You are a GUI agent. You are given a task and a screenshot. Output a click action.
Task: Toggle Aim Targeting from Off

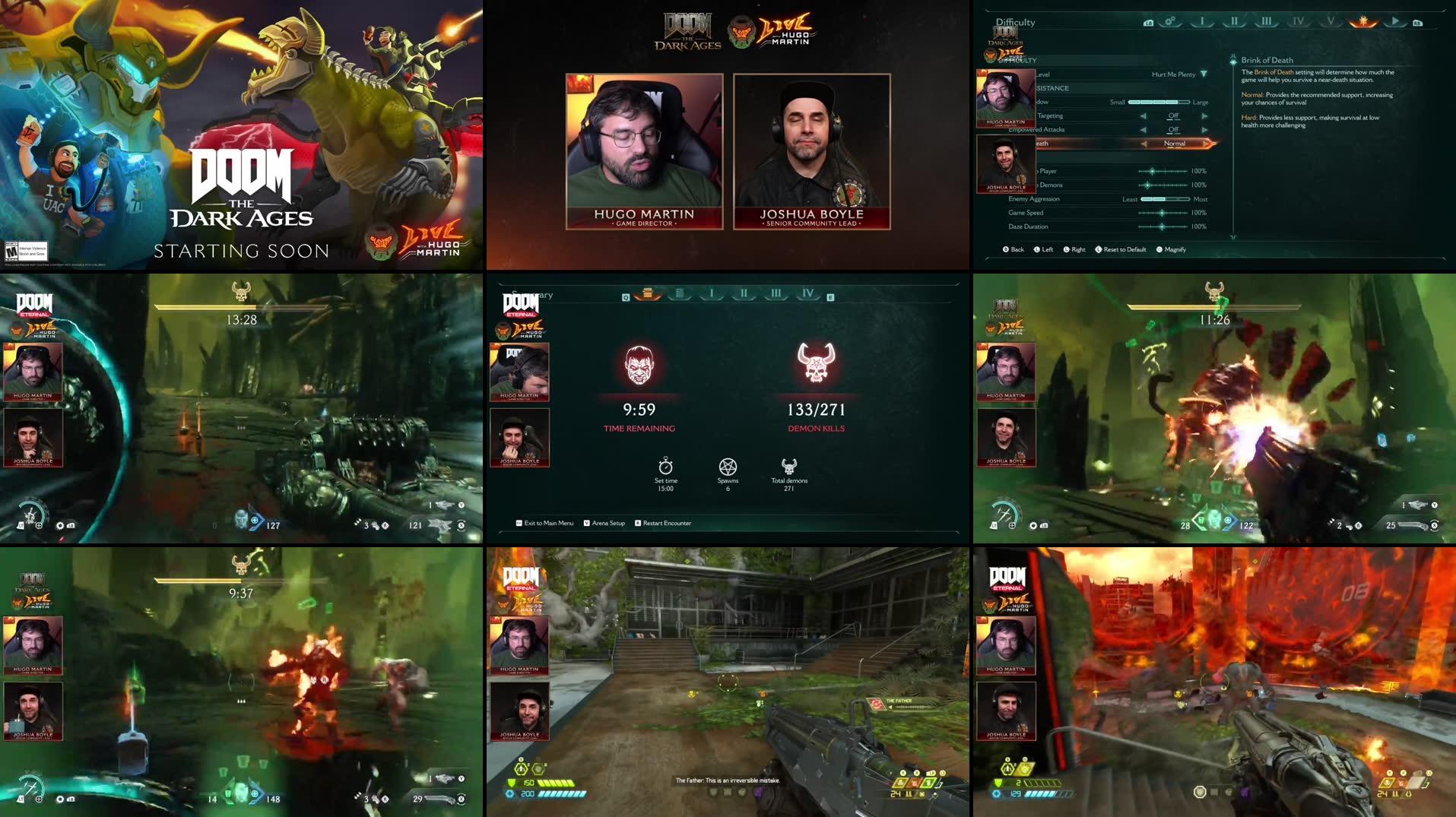click(1173, 116)
